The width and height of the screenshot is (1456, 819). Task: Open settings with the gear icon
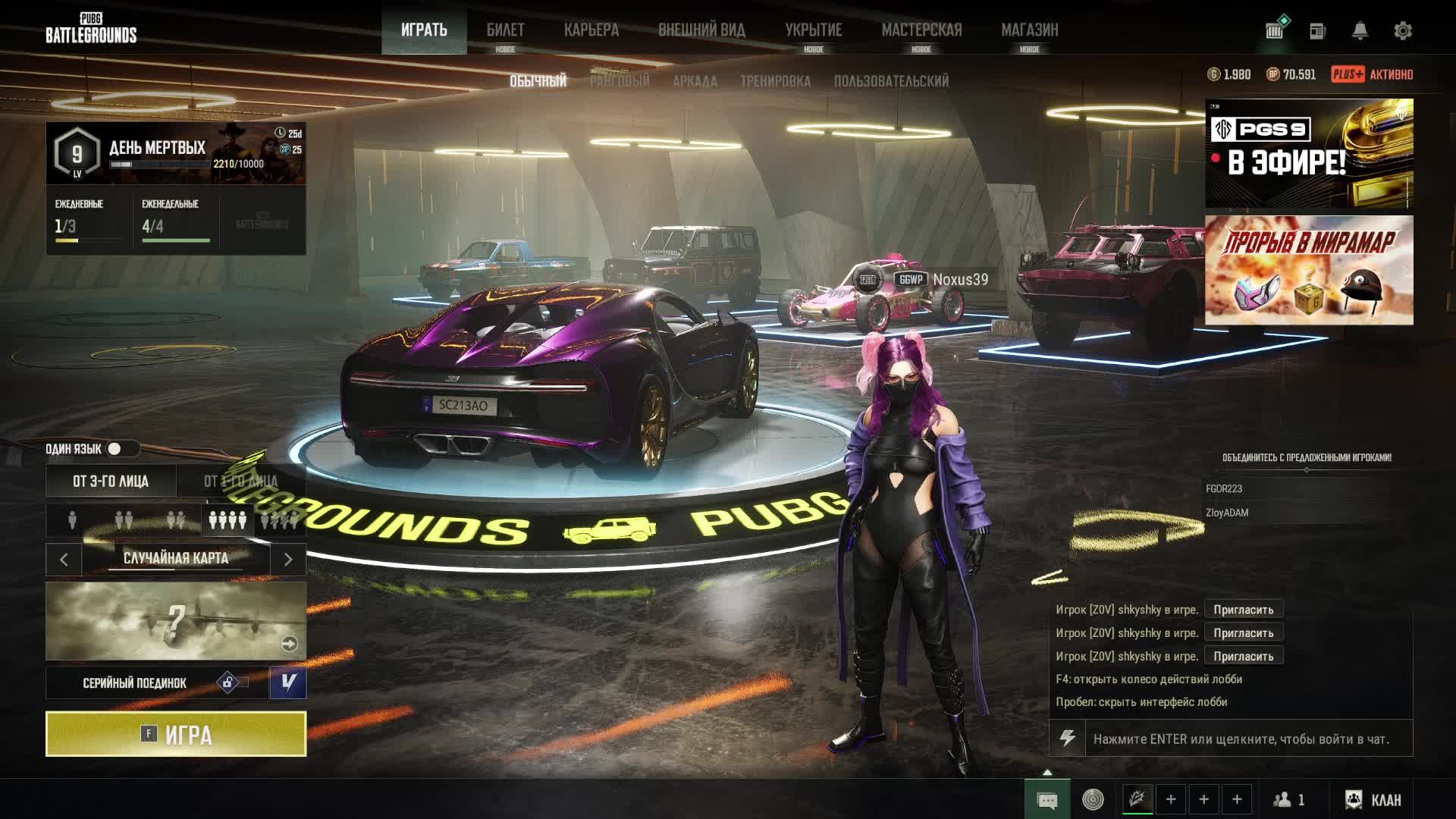click(x=1403, y=31)
